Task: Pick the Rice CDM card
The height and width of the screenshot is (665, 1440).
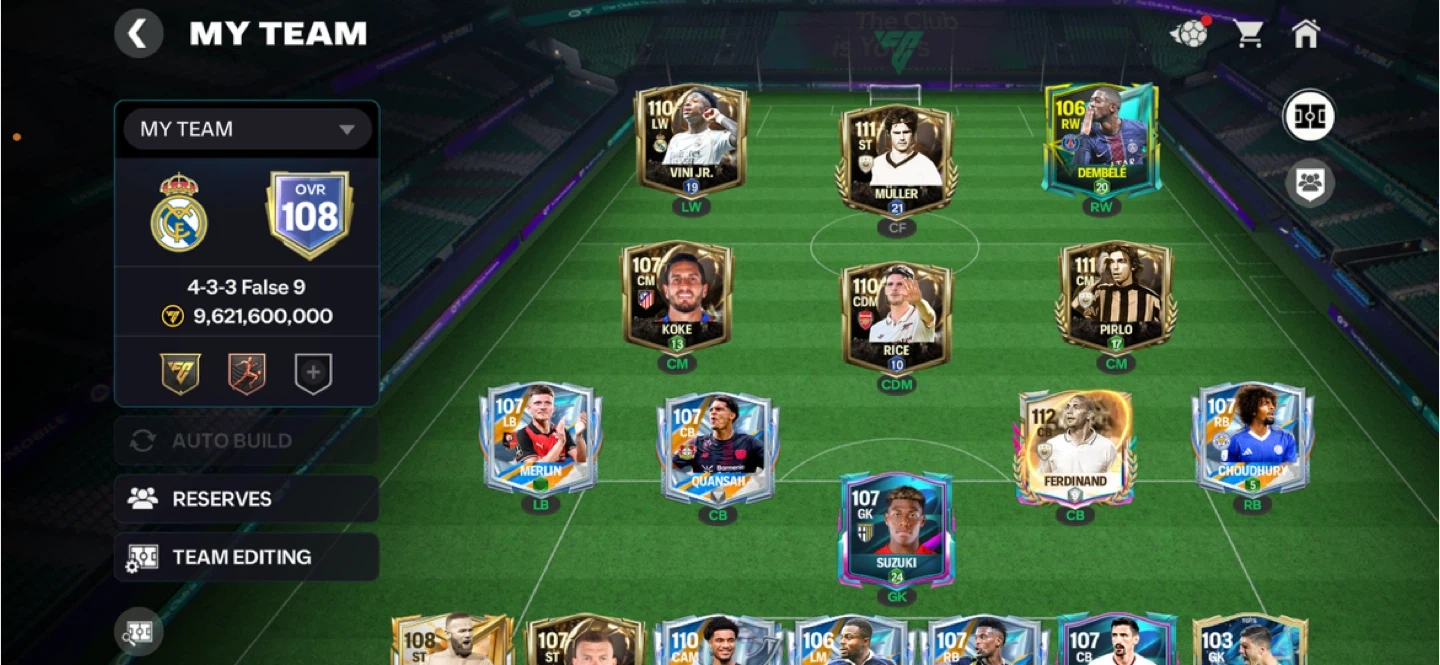Action: tap(896, 316)
